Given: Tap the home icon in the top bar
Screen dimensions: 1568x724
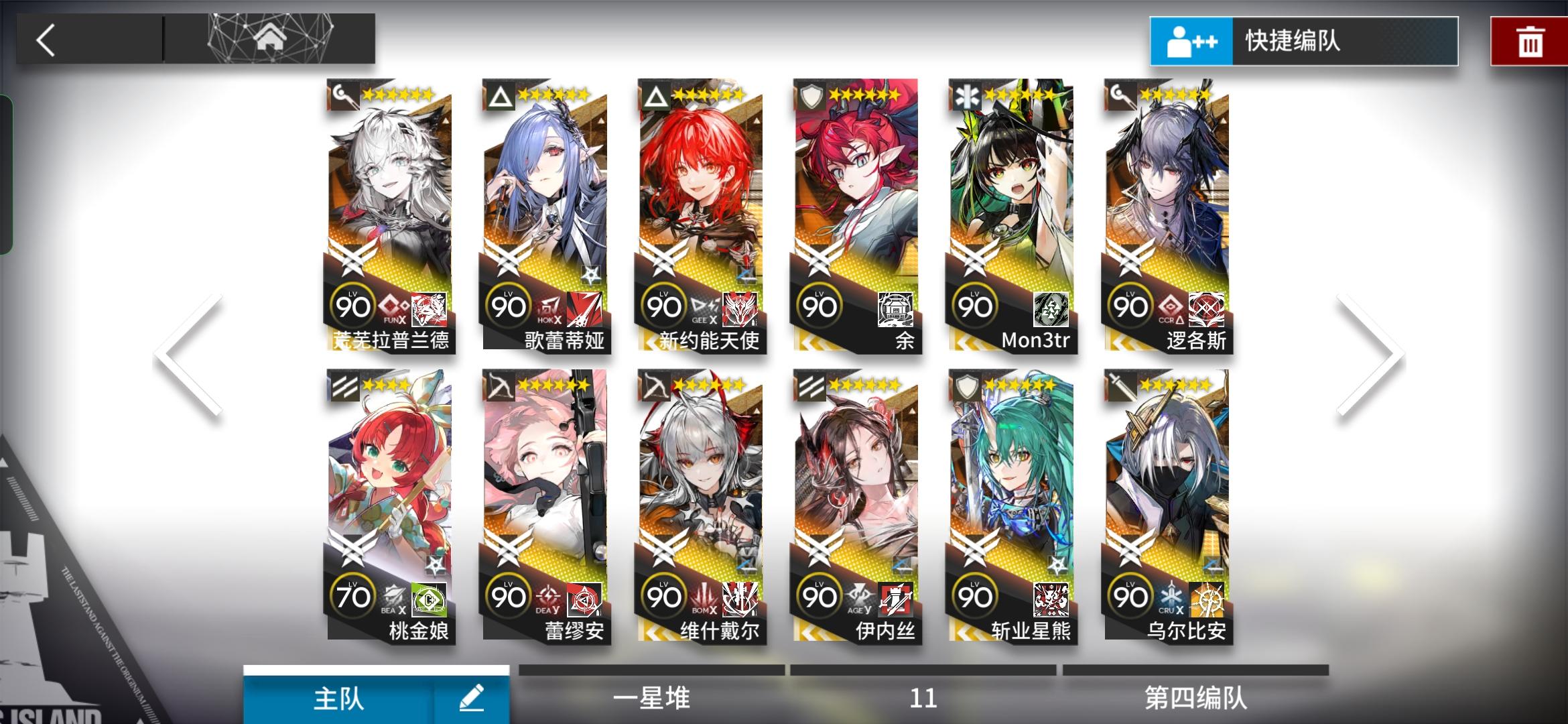Looking at the screenshot, I should 268,38.
